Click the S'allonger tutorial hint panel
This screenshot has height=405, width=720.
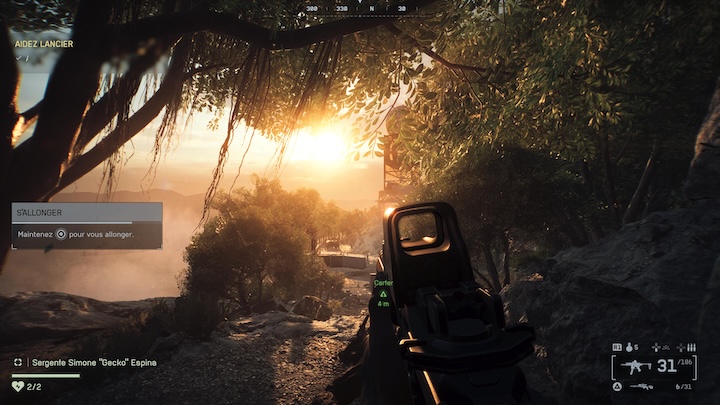87,224
